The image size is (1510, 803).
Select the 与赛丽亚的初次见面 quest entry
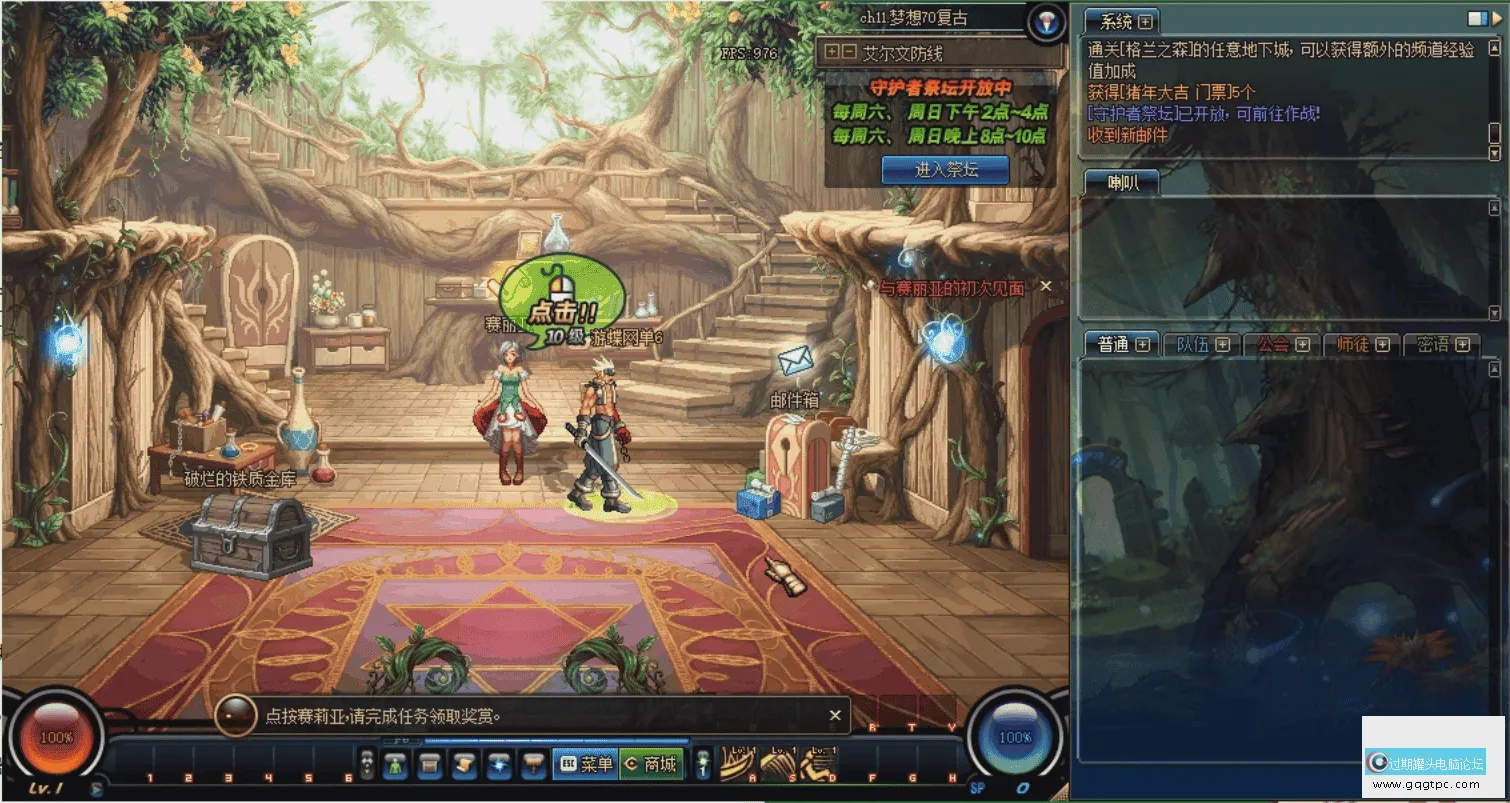951,288
